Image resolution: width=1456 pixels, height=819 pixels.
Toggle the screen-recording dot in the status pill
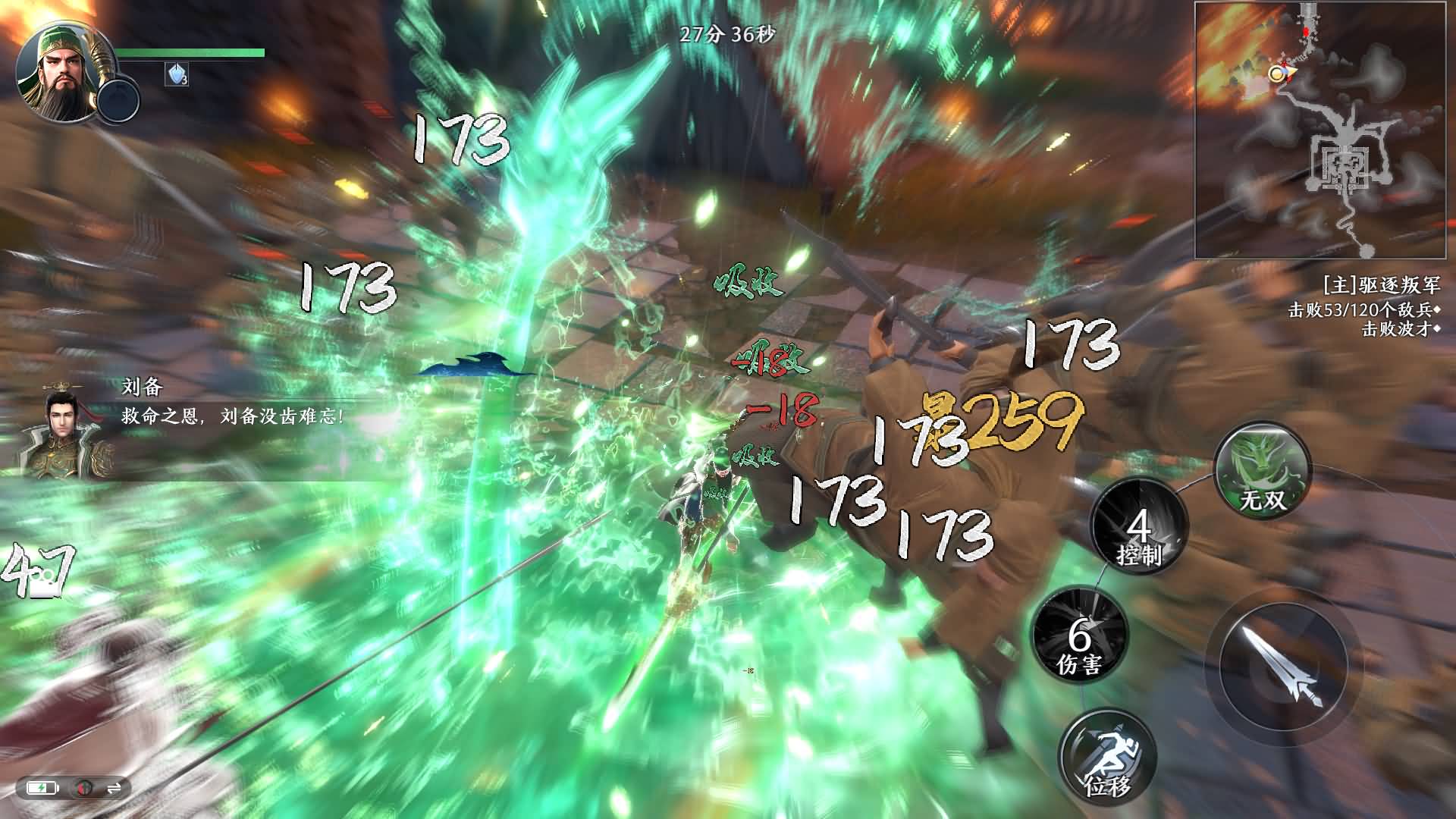[83, 789]
